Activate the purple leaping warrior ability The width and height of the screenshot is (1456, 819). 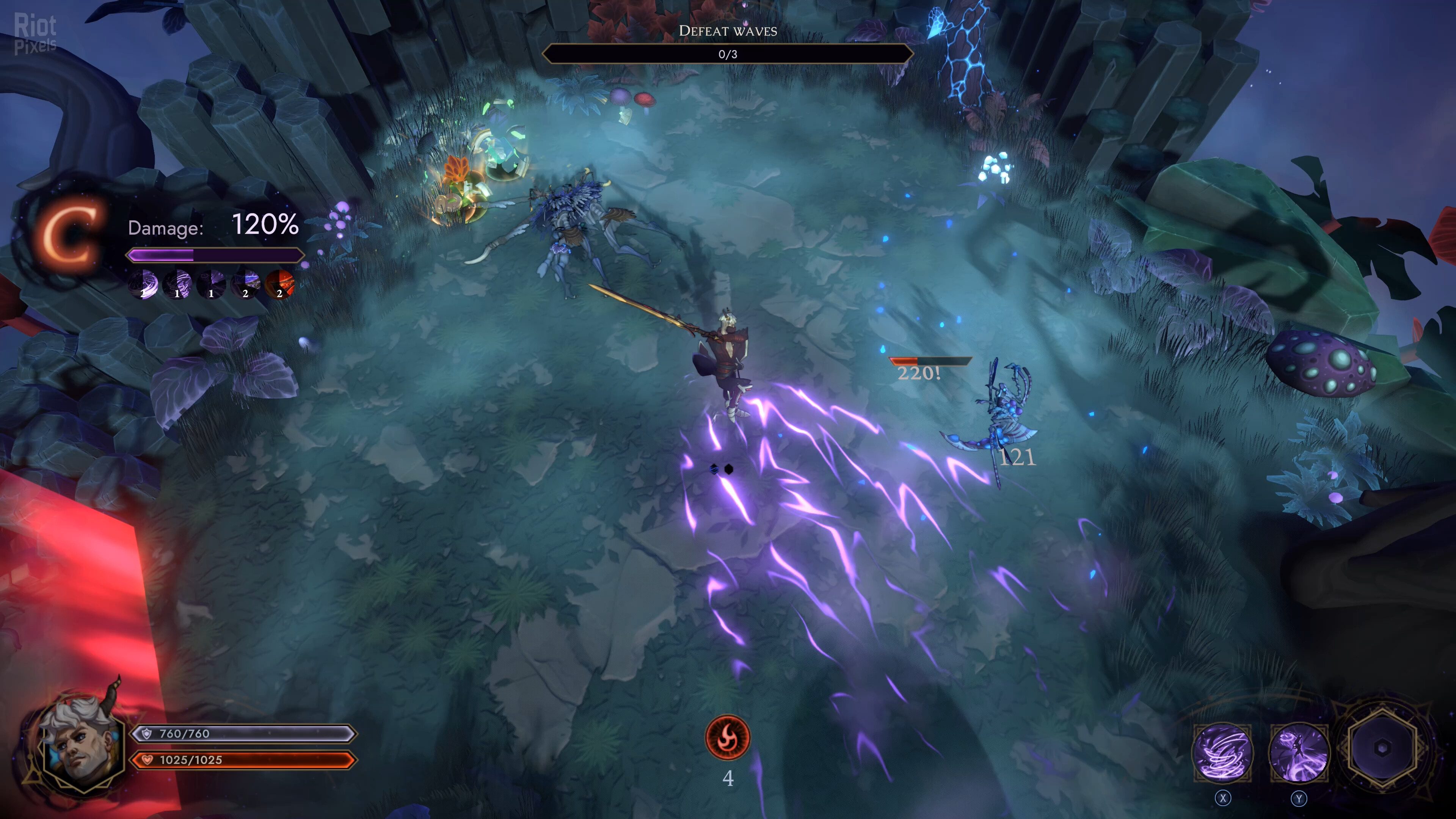1299,752
